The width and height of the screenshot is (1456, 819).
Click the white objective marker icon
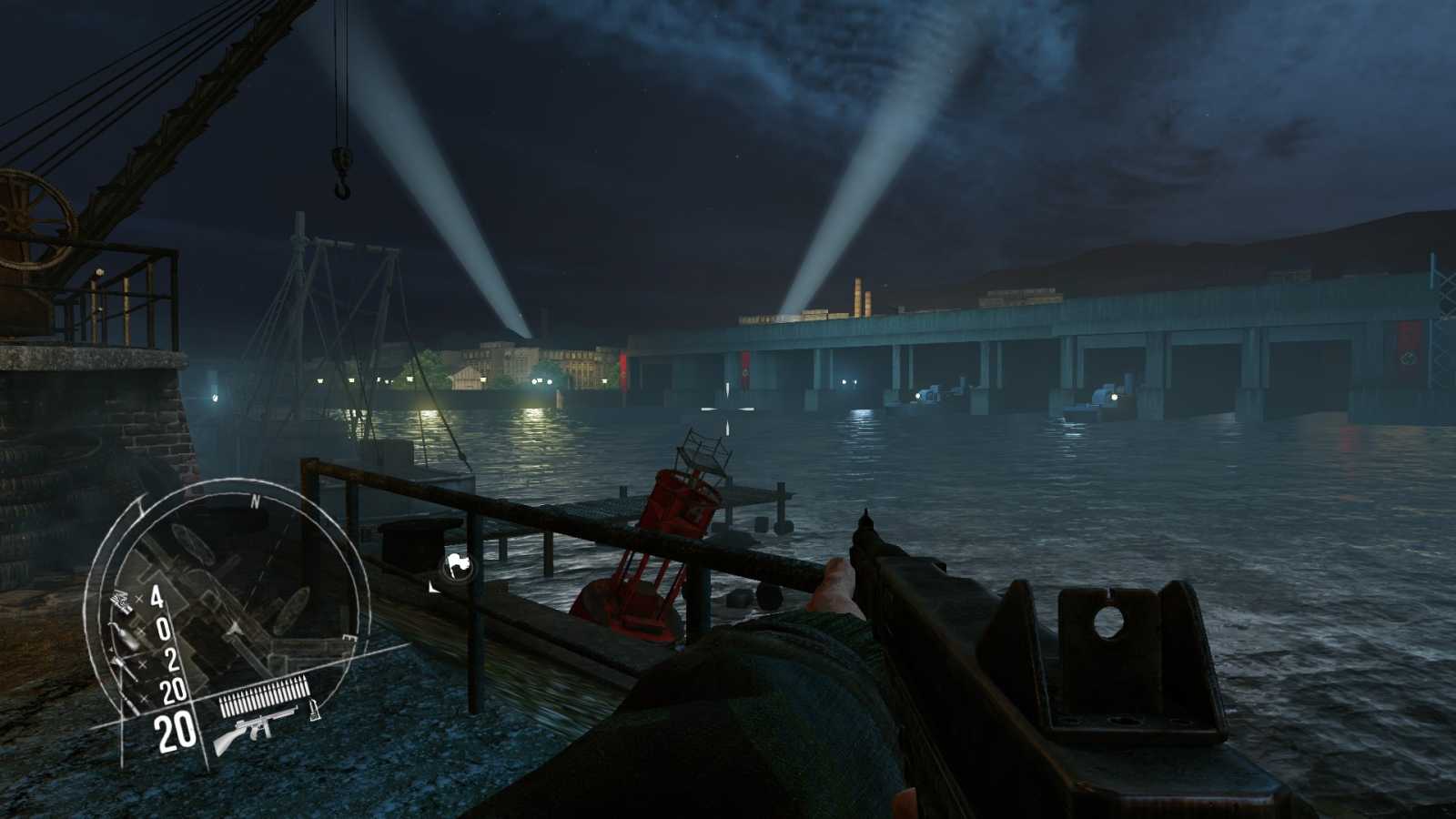pos(457,562)
